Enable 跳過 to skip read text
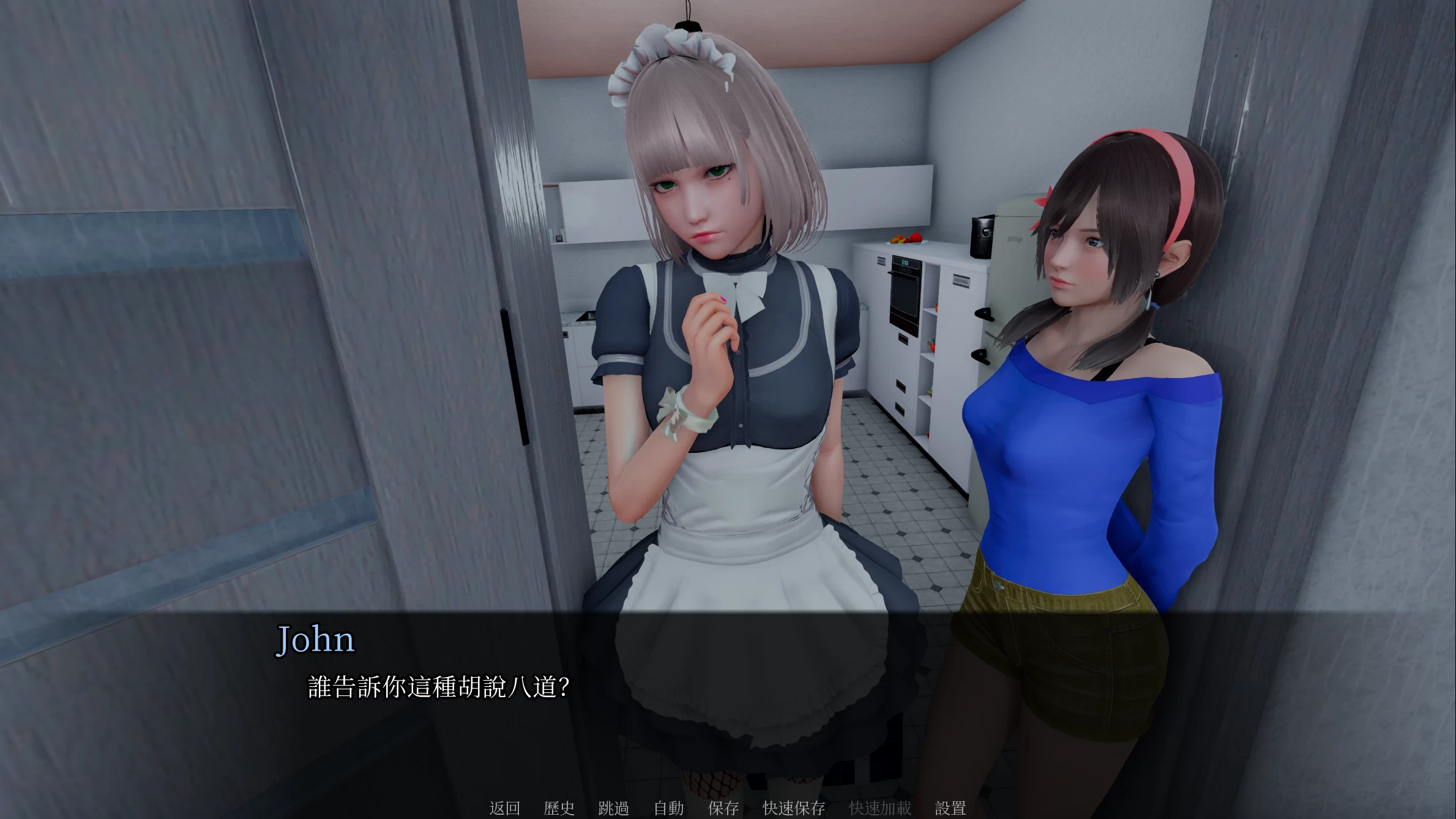 point(614,808)
